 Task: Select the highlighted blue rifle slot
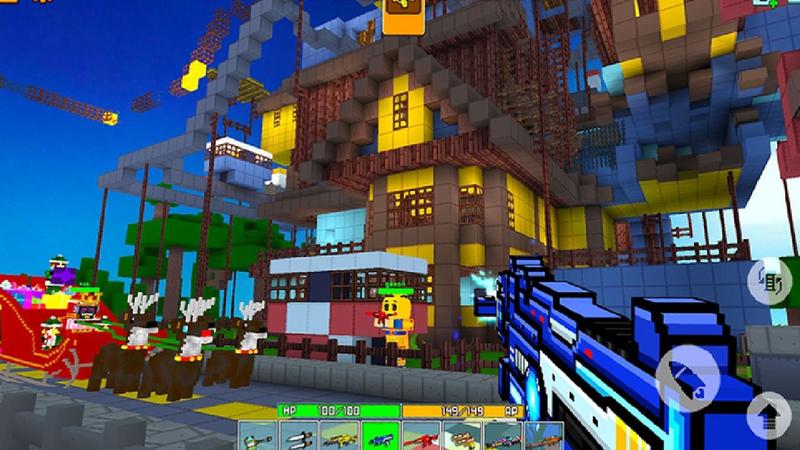pyautogui.click(x=380, y=435)
